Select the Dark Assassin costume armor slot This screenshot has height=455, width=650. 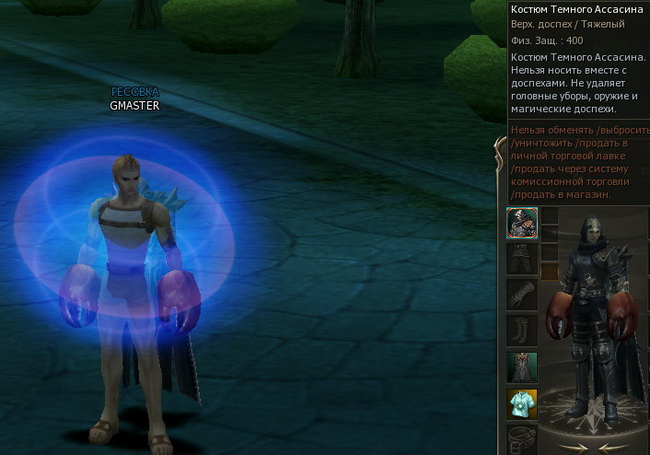(x=522, y=221)
